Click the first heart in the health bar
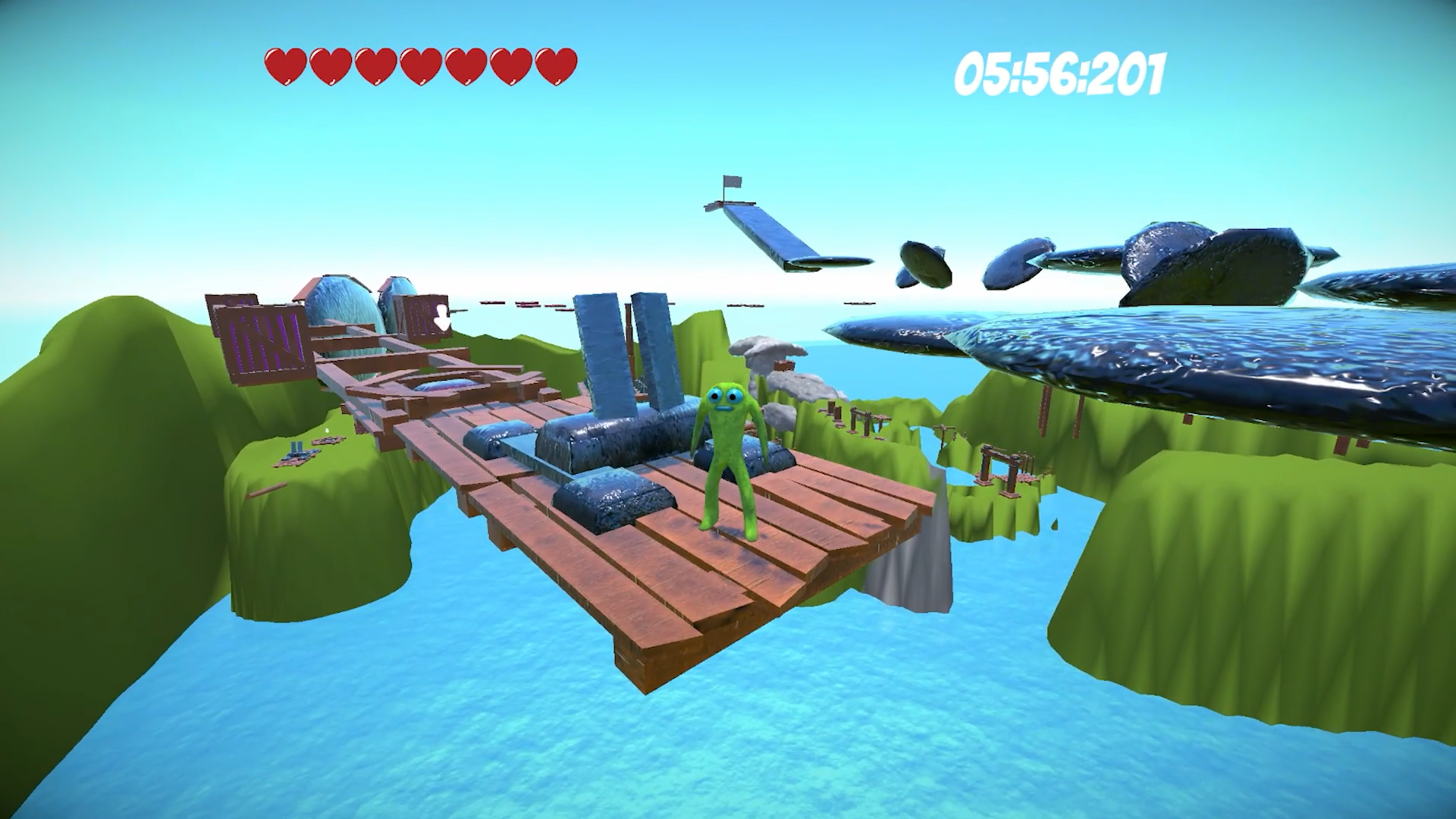This screenshot has width=1456, height=819. [x=284, y=64]
